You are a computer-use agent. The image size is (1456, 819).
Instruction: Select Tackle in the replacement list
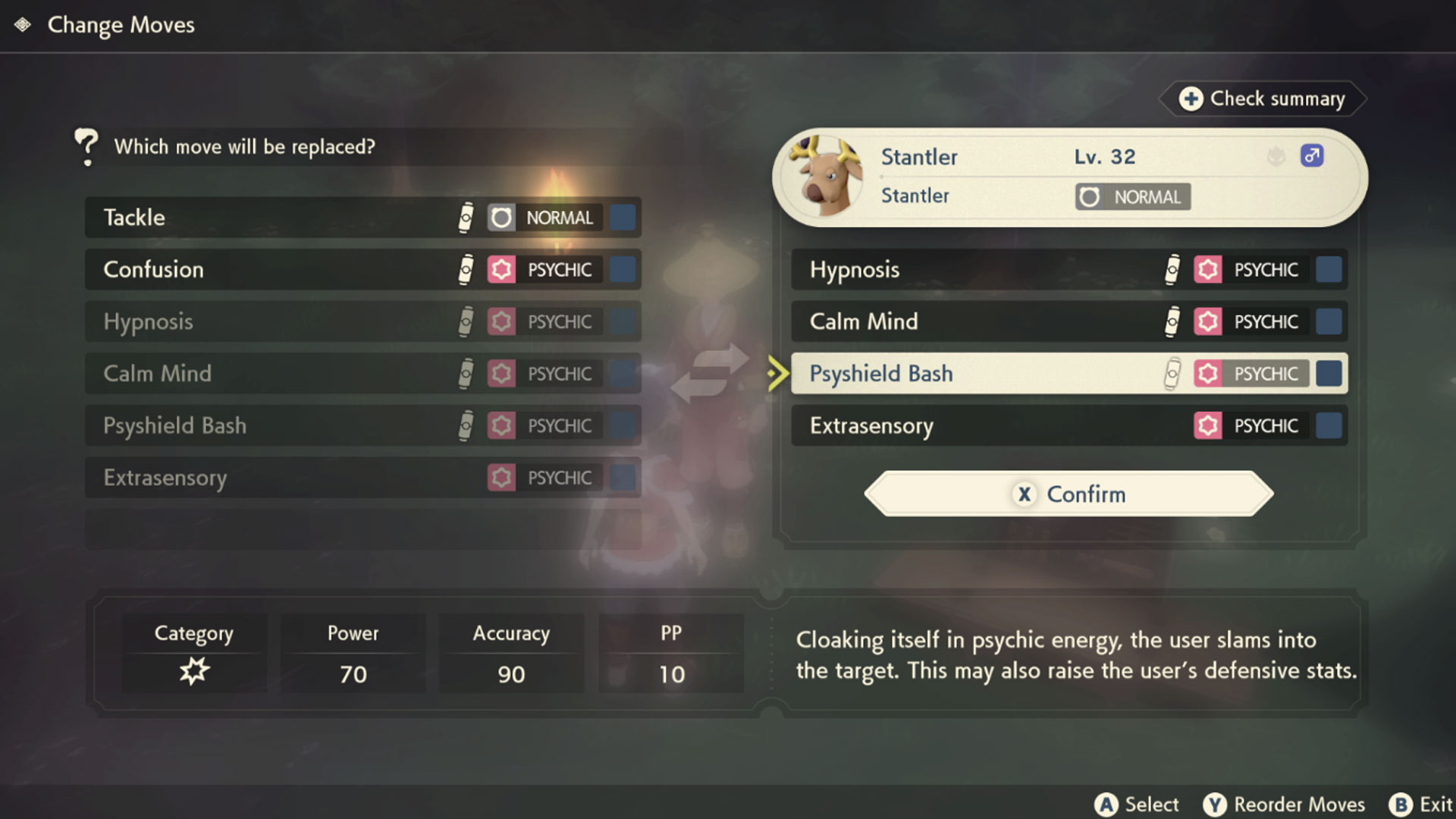pos(362,218)
